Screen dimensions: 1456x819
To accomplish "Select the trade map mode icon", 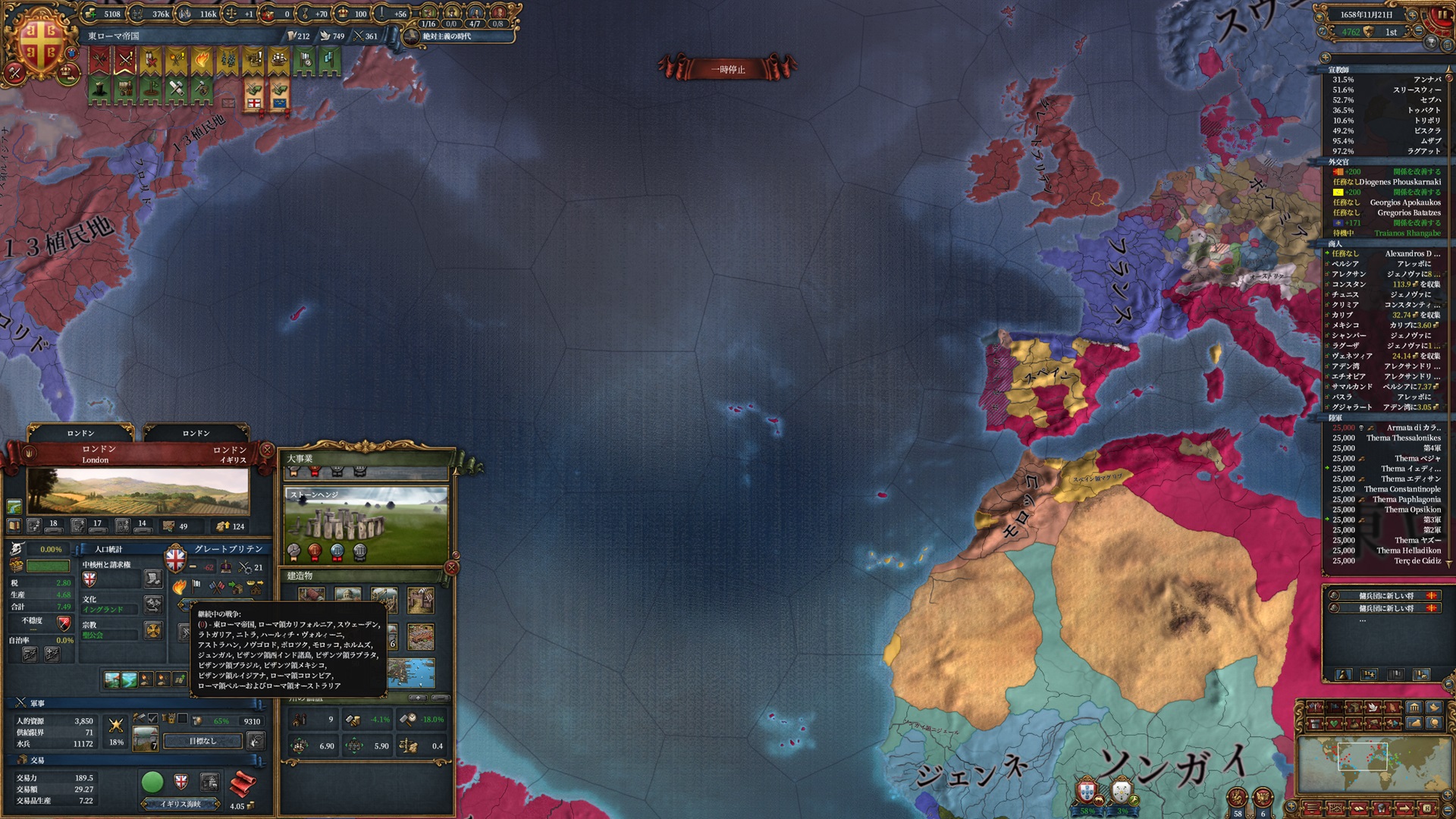I will pos(1353,708).
